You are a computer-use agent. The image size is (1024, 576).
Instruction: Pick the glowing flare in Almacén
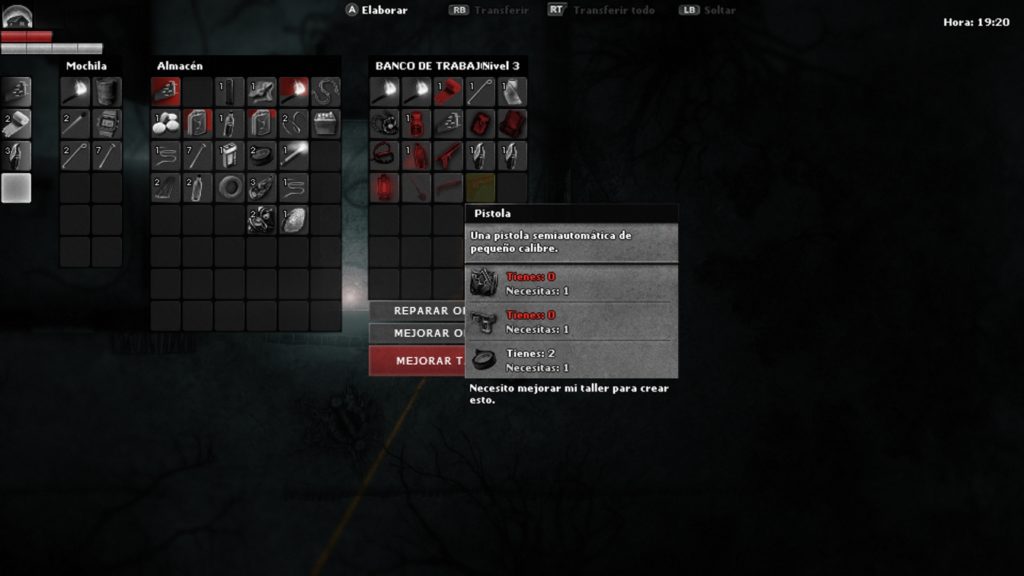[x=293, y=156]
